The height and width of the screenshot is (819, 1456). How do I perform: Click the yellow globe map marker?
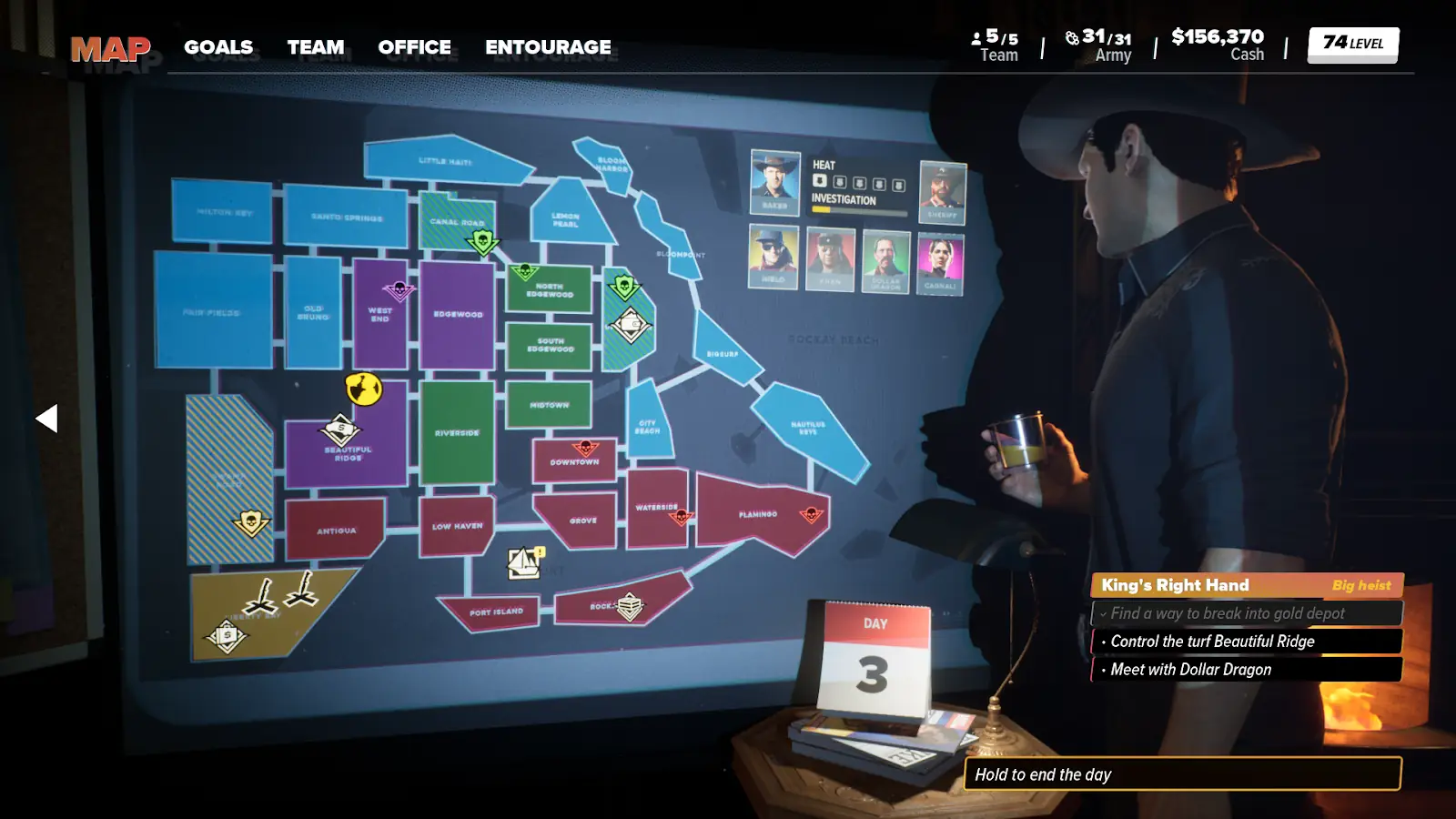(364, 389)
